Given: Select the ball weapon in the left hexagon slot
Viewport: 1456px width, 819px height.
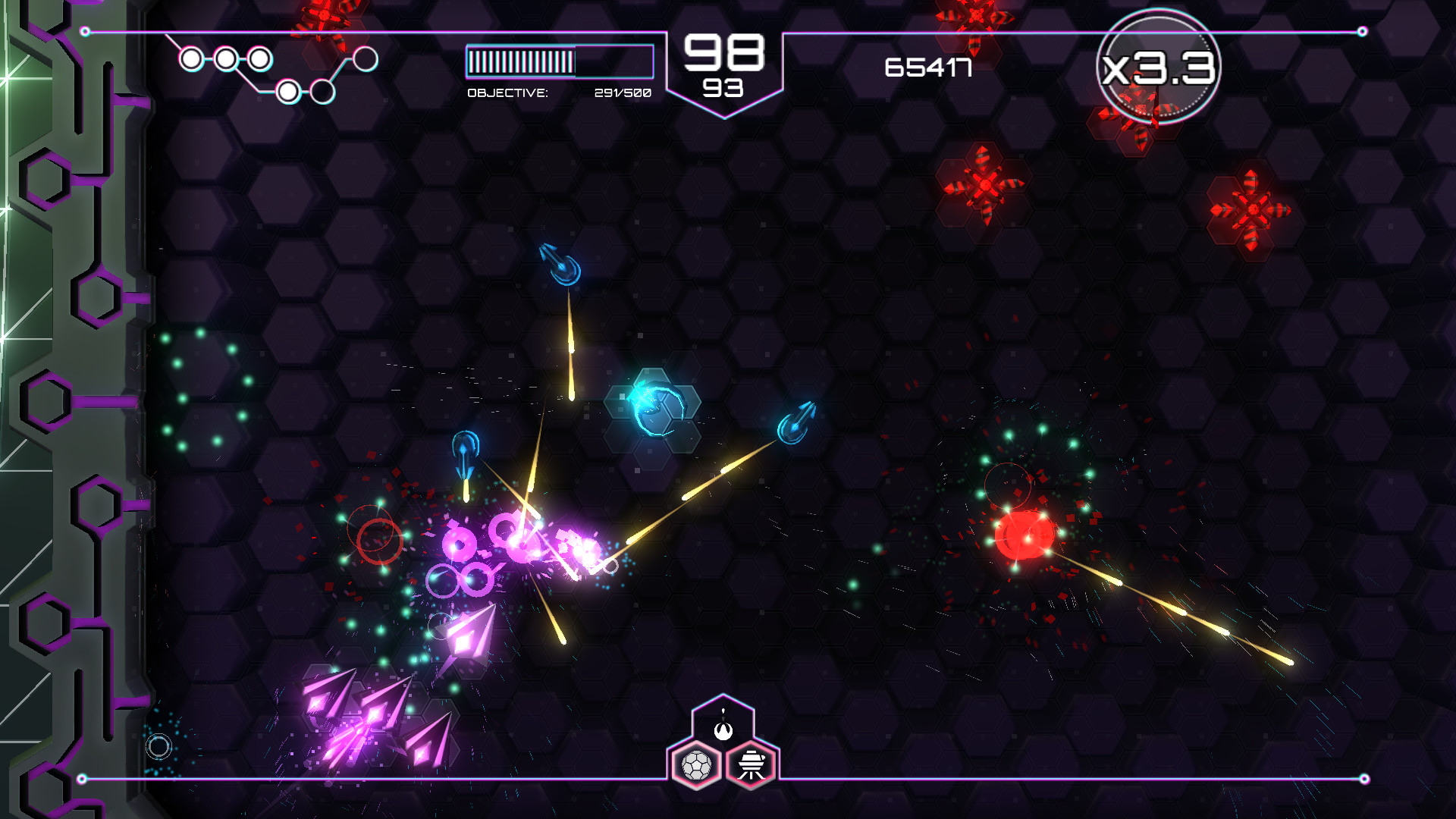Looking at the screenshot, I should [698, 764].
